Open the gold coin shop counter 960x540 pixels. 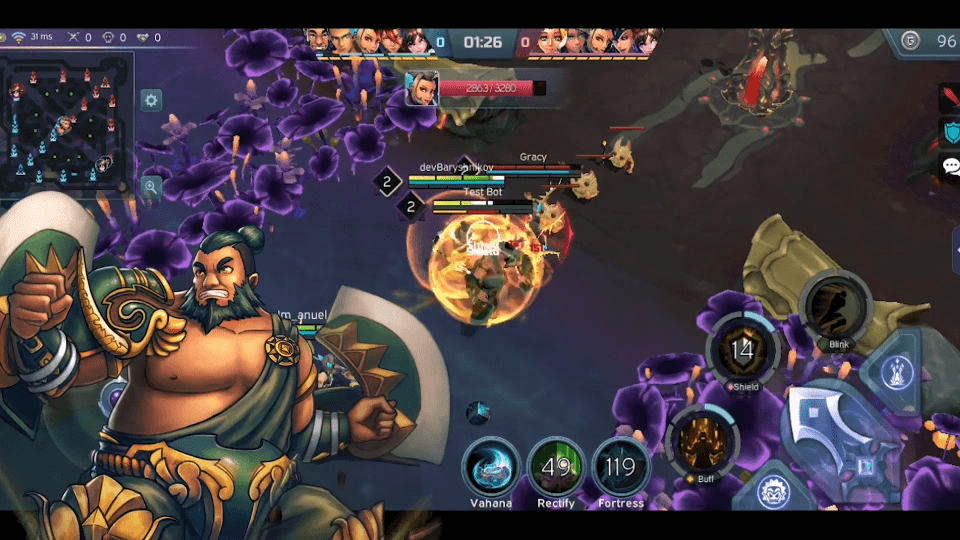click(927, 41)
